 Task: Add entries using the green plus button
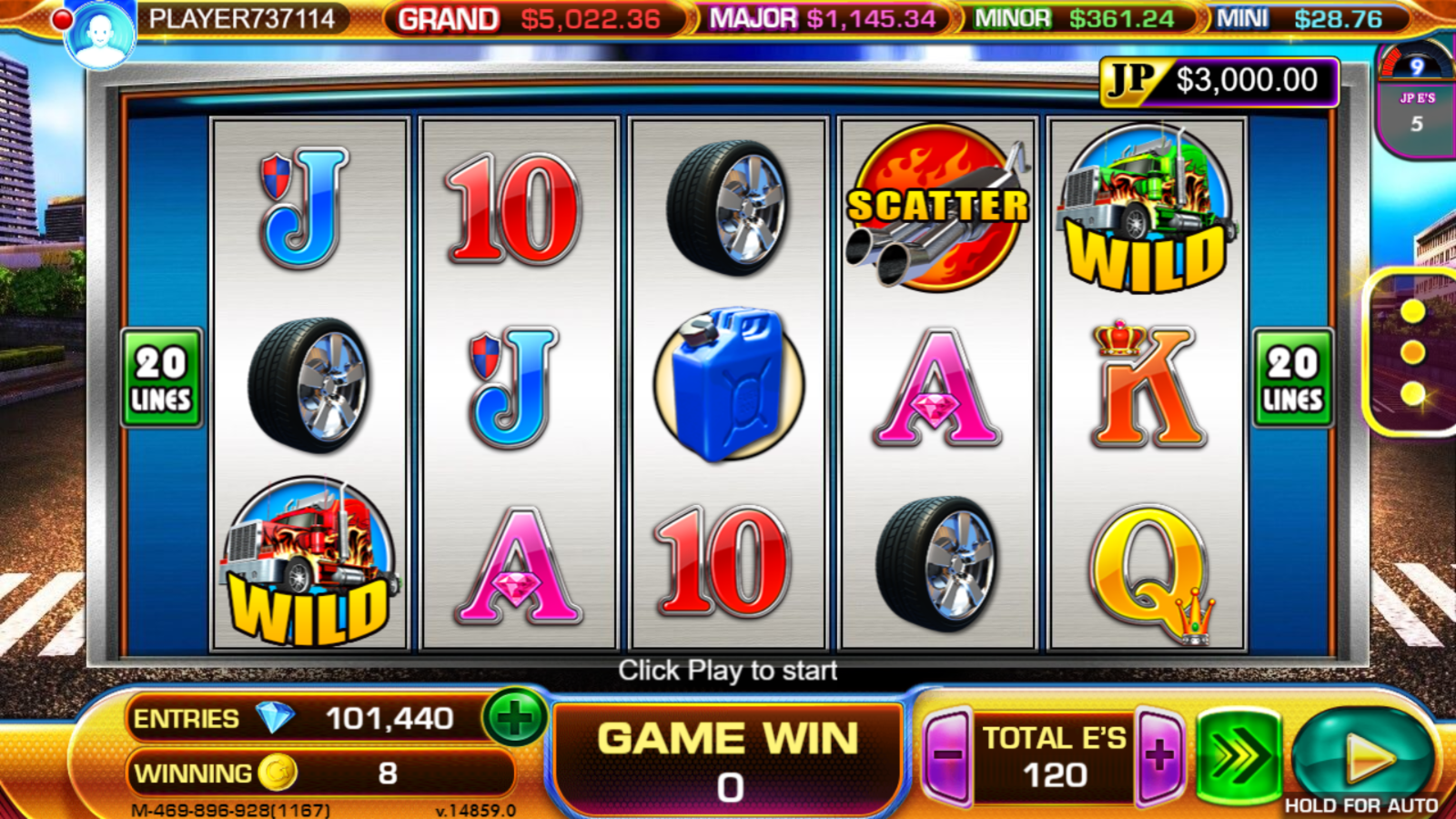(x=514, y=719)
